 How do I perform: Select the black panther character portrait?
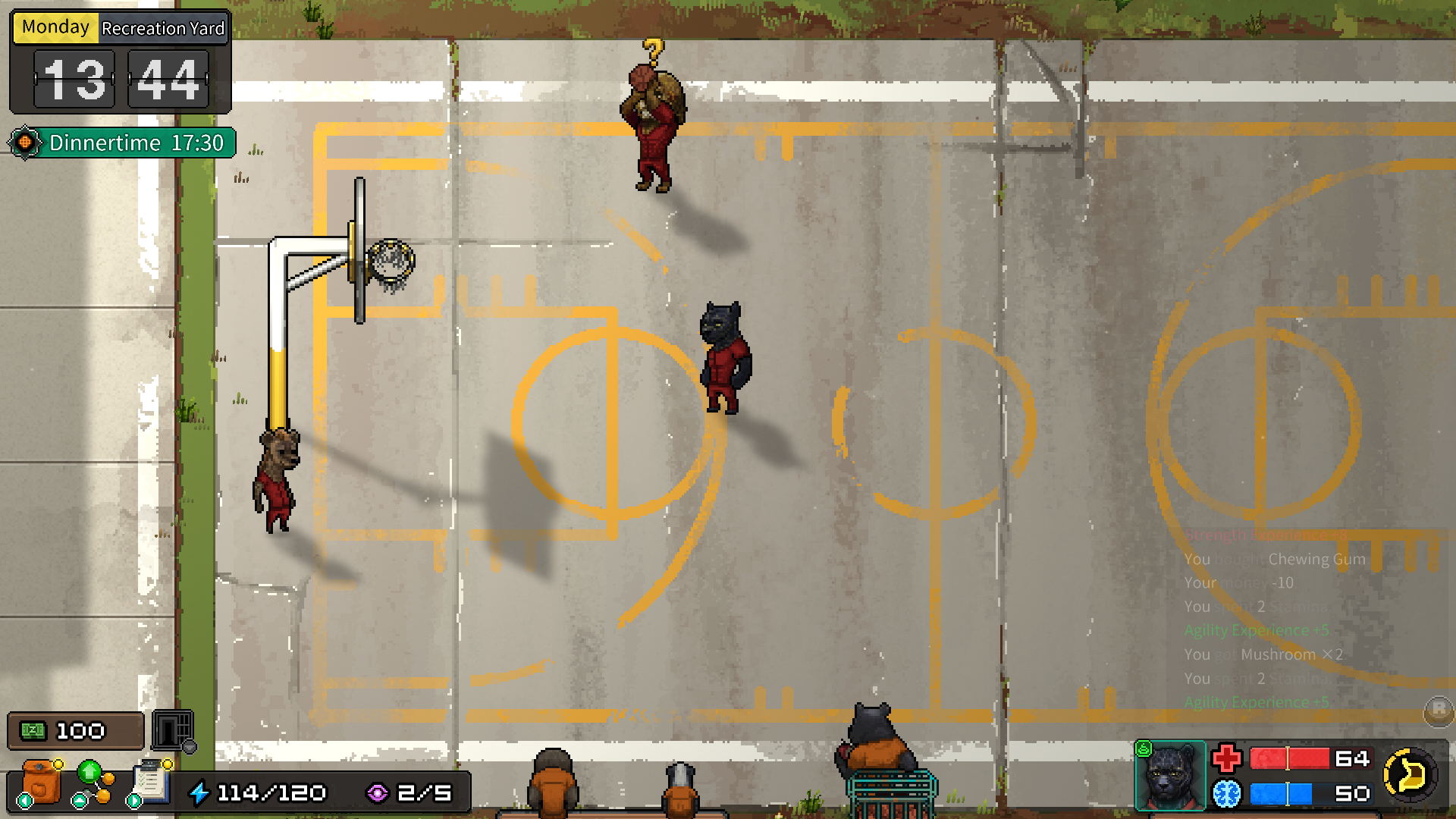(1169, 777)
